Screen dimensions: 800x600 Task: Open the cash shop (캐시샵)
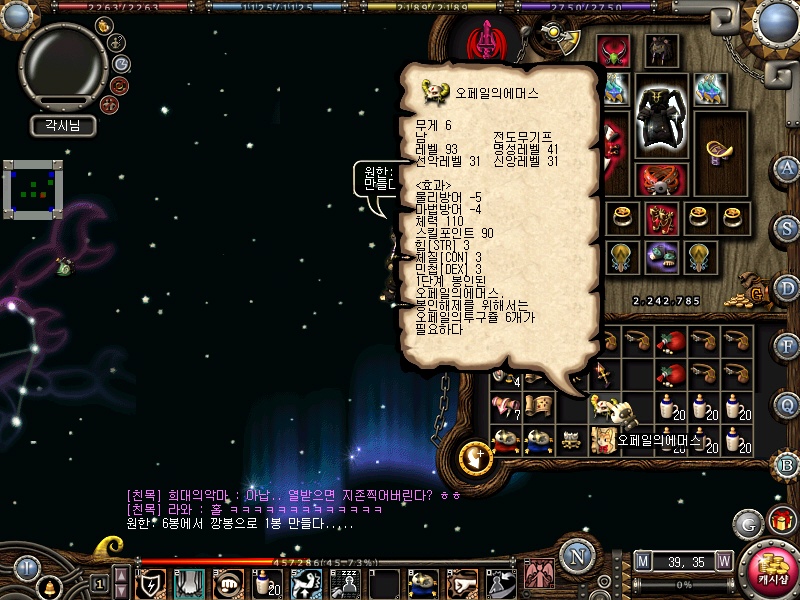[768, 570]
